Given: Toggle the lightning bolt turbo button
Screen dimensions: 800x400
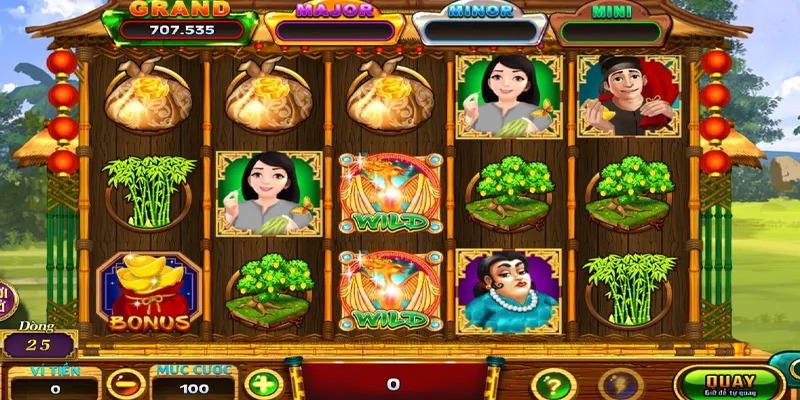Looking at the screenshot, I should click(x=620, y=386).
